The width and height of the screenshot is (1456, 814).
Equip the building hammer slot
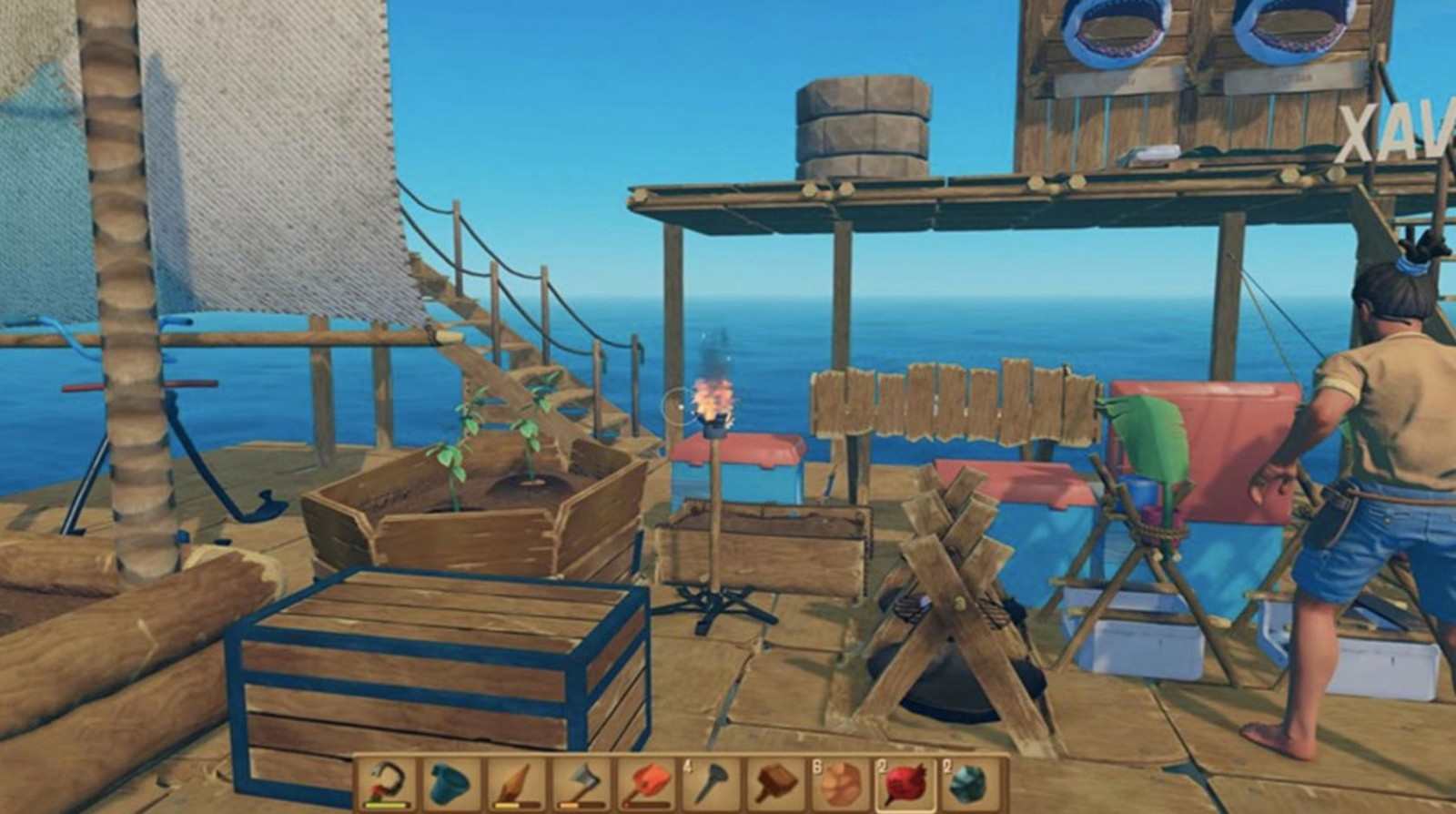tap(776, 783)
